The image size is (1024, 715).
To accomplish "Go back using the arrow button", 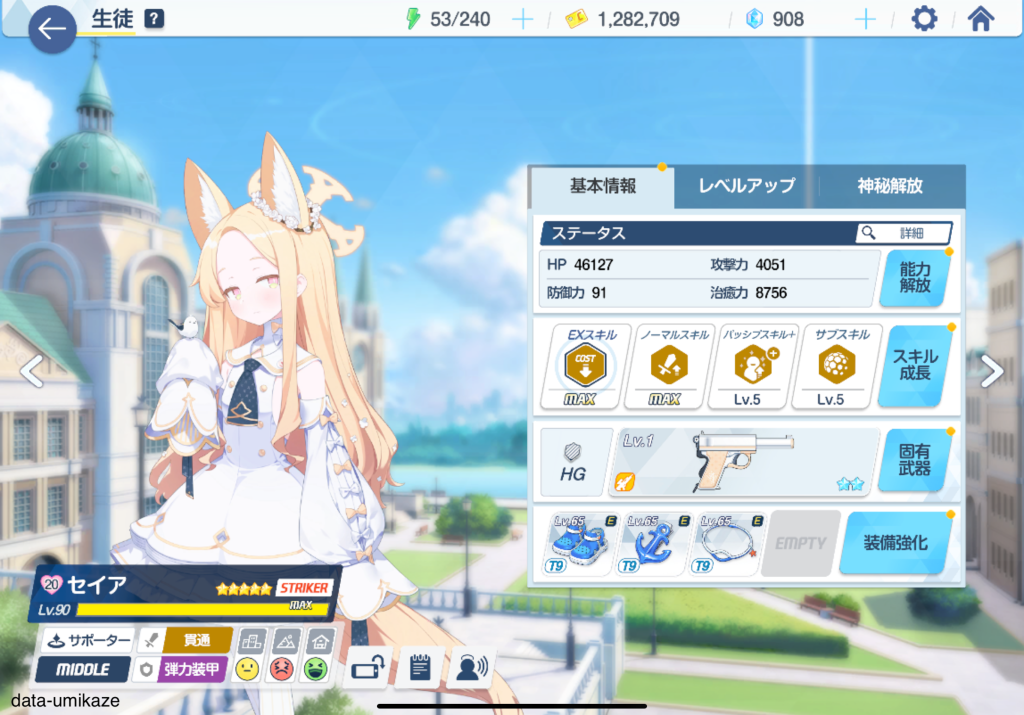I will pyautogui.click(x=52, y=30).
